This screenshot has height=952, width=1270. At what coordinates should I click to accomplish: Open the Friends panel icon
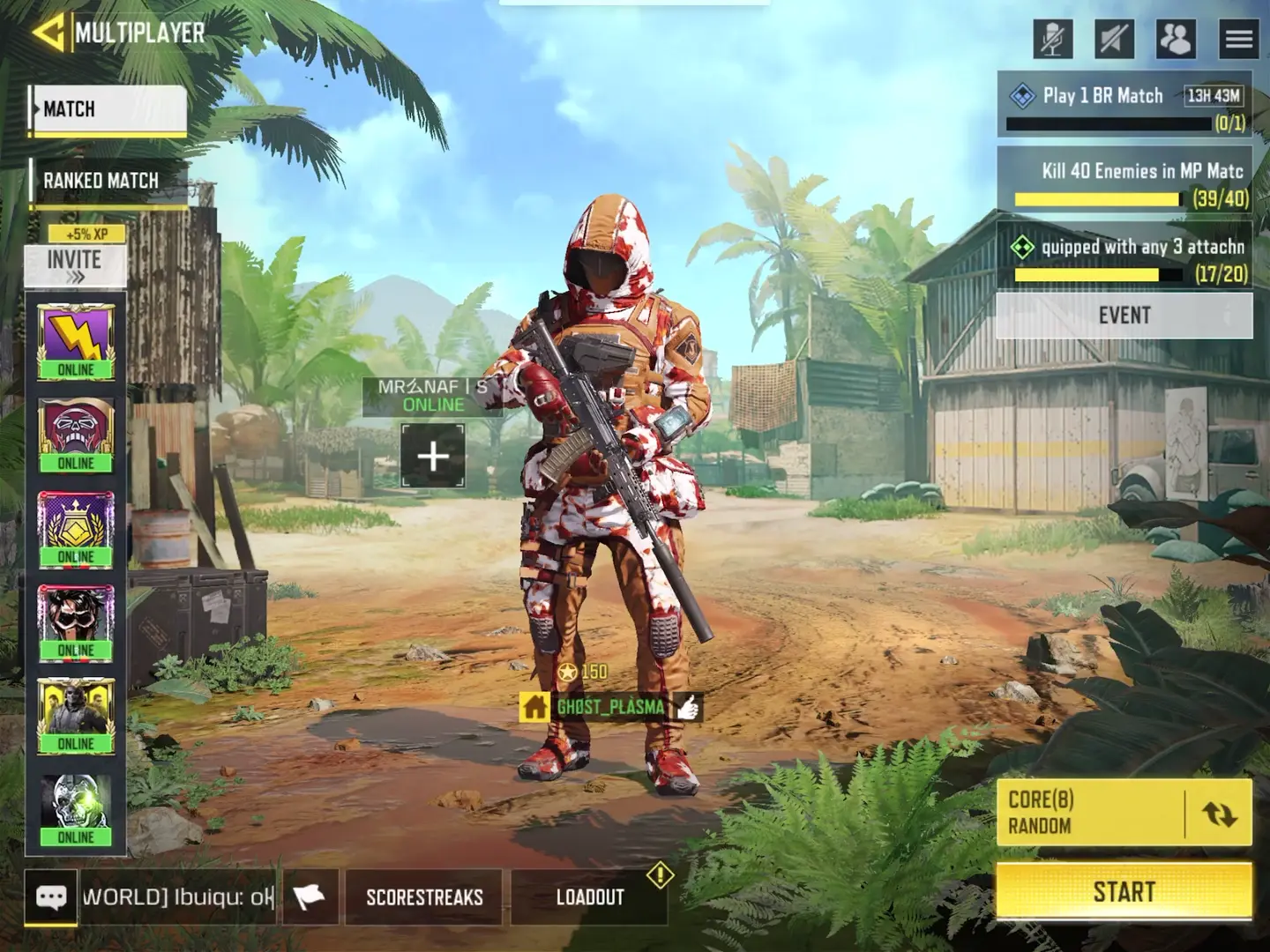(x=1177, y=37)
